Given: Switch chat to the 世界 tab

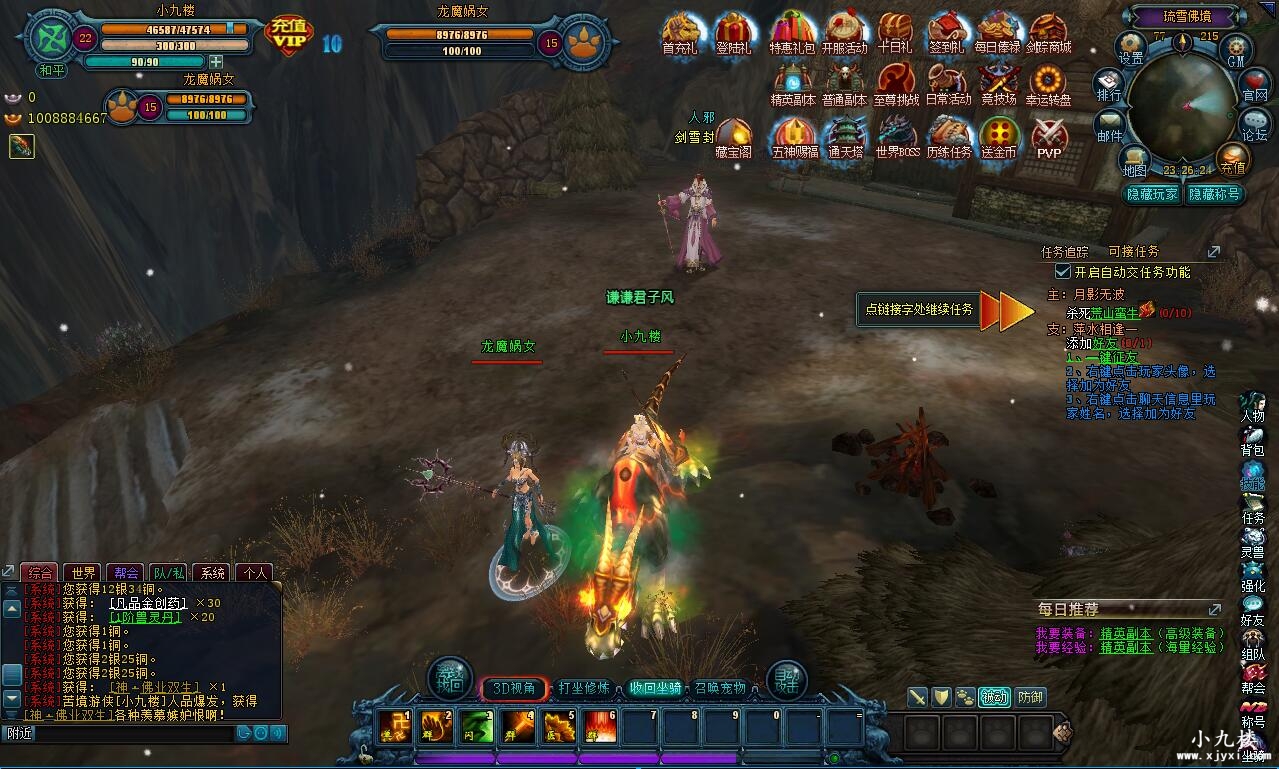Looking at the screenshot, I should 84,573.
